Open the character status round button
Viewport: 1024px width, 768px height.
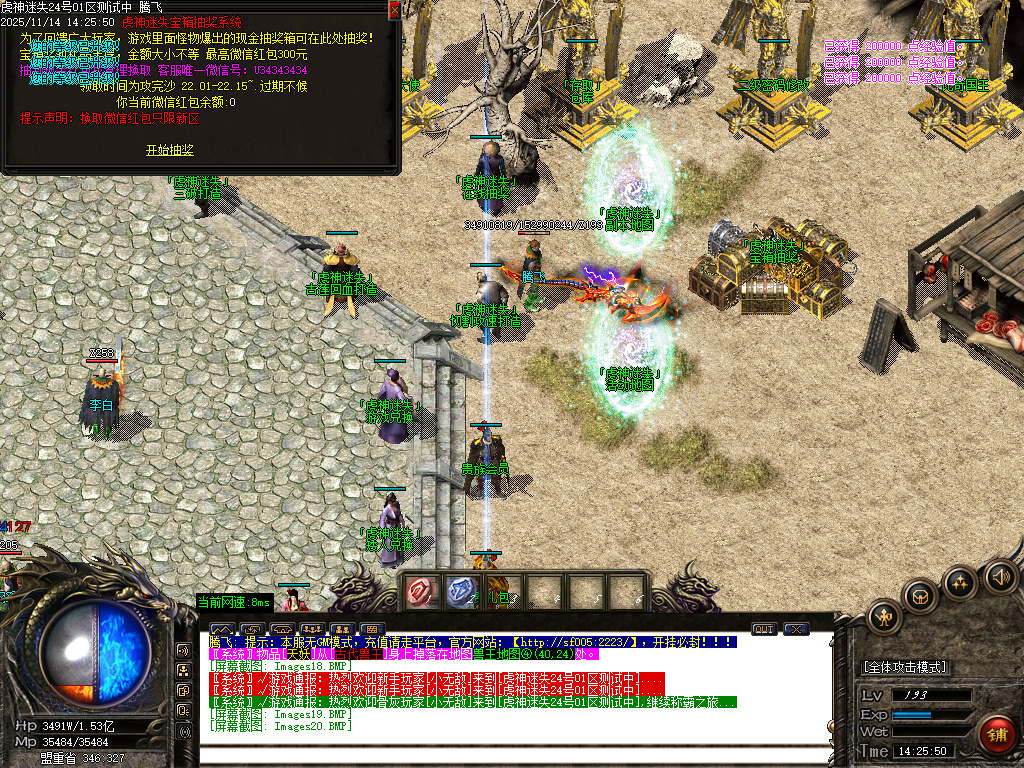[885, 616]
